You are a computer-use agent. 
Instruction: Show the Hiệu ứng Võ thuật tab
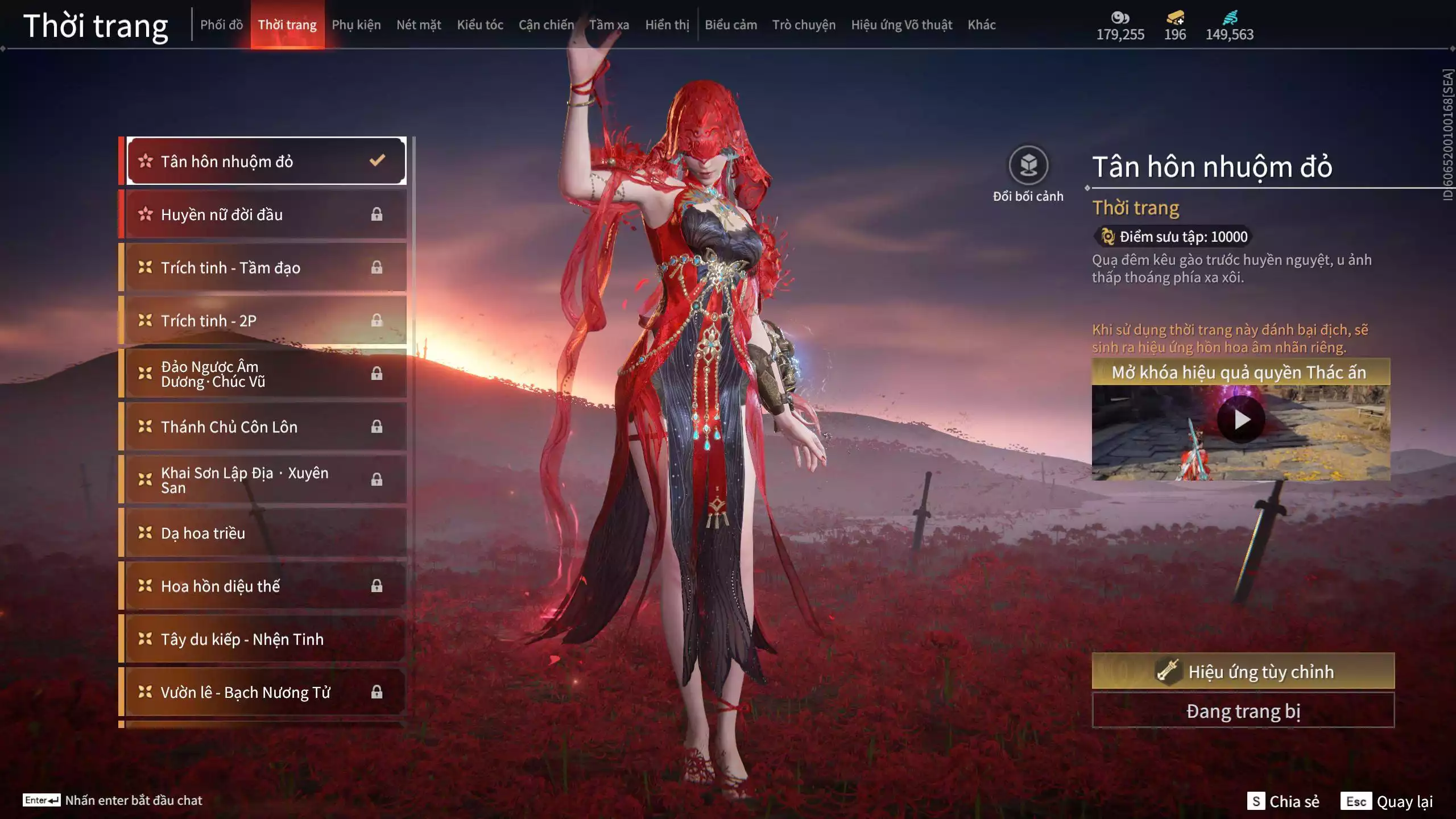[901, 25]
